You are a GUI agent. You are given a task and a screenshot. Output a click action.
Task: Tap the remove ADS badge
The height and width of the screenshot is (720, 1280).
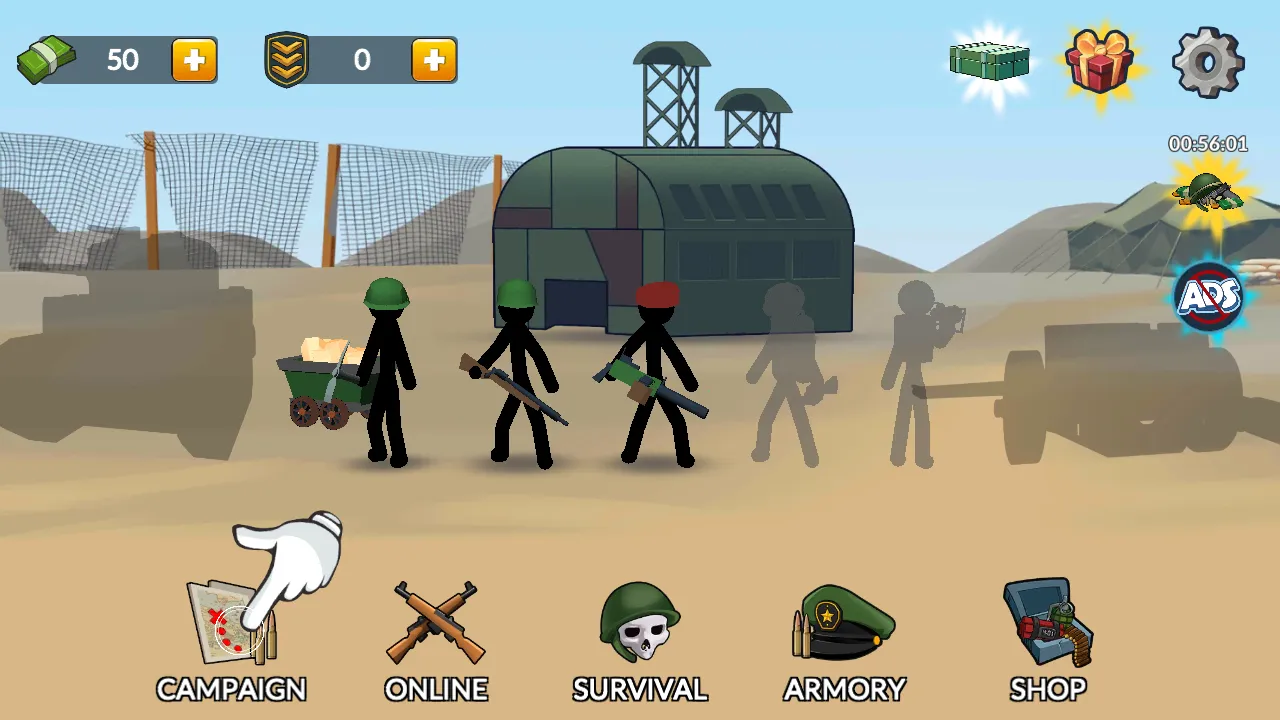(1208, 297)
